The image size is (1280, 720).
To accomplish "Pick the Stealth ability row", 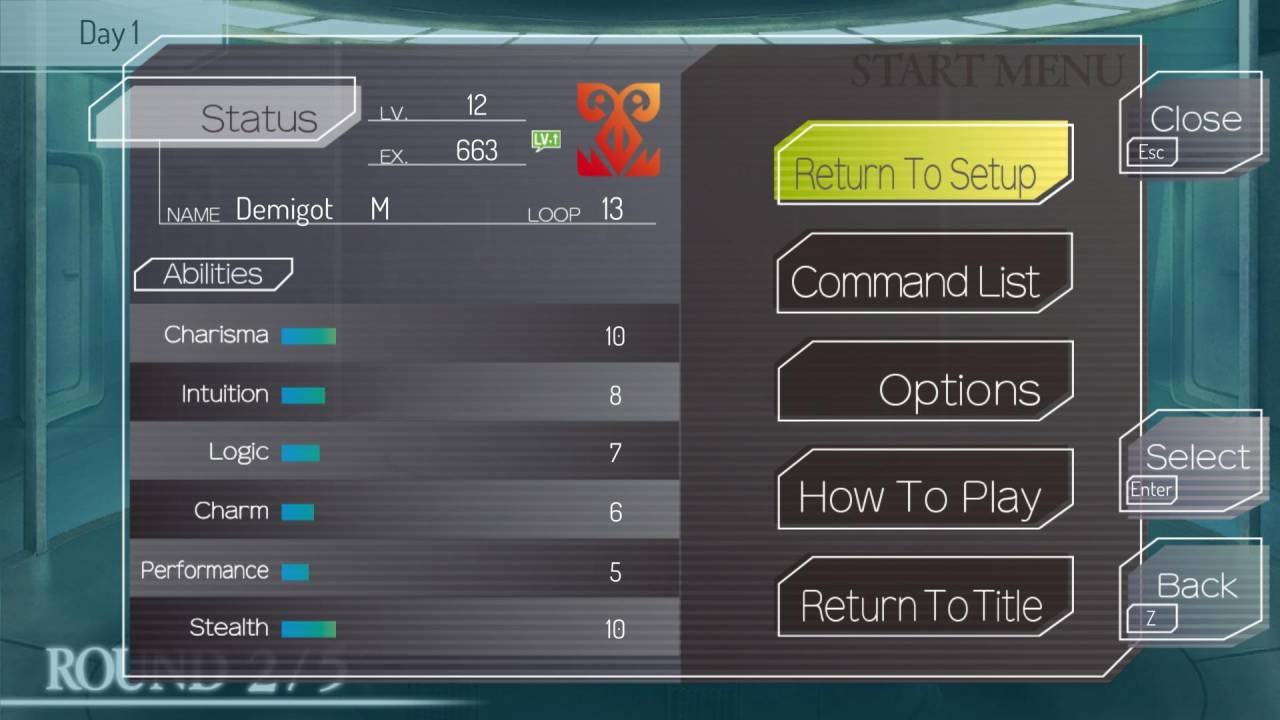I will coord(404,628).
